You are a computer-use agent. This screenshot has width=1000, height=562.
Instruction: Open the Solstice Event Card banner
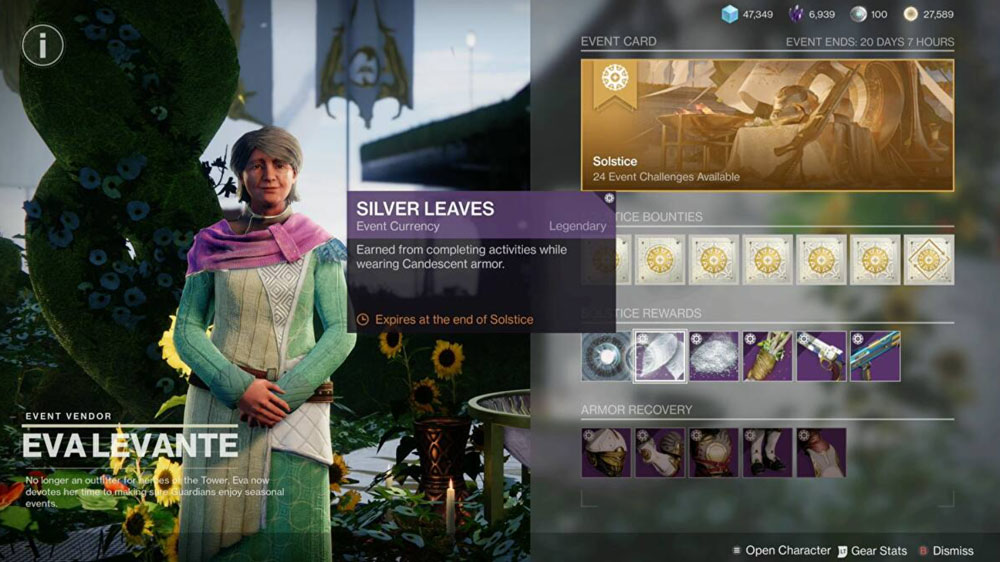767,125
